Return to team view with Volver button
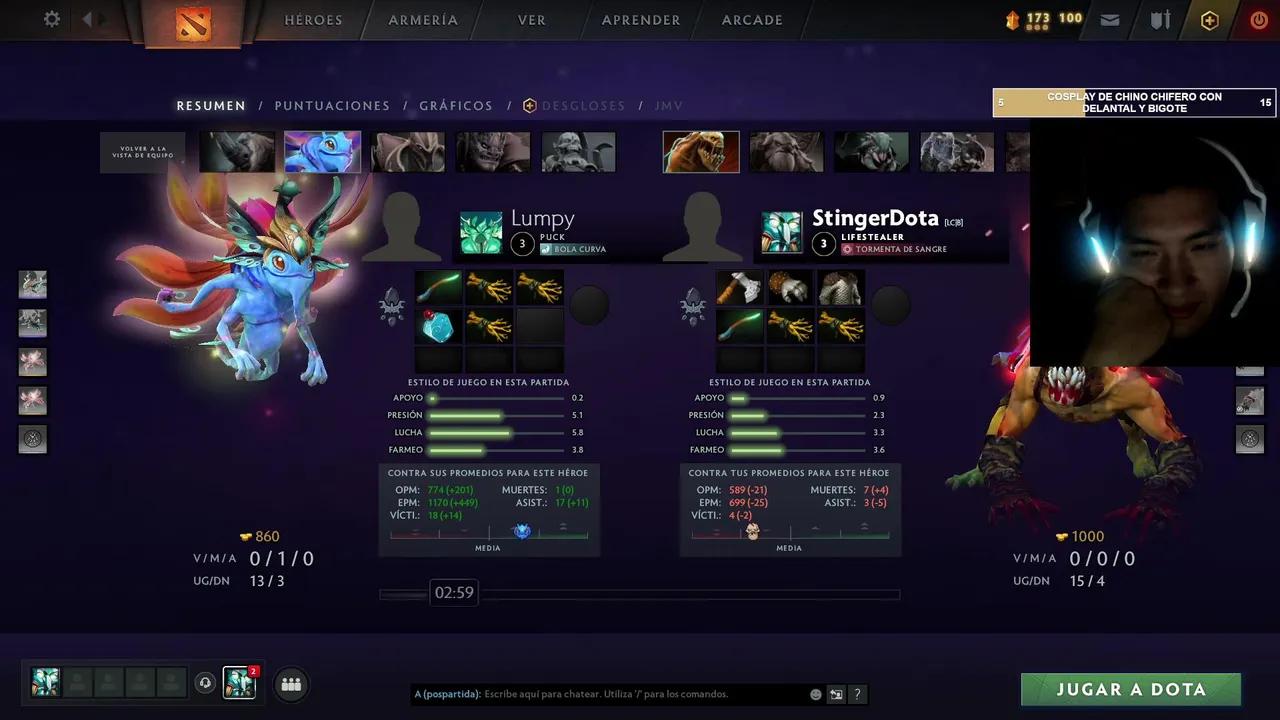 click(143, 153)
